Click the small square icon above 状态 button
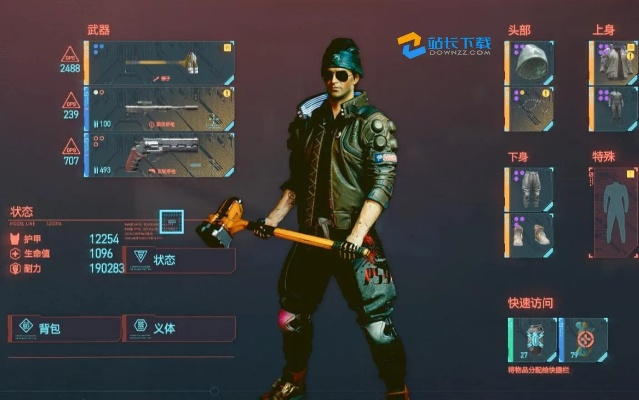Screen dimensions: 639x400 pyautogui.click(x=171, y=221)
